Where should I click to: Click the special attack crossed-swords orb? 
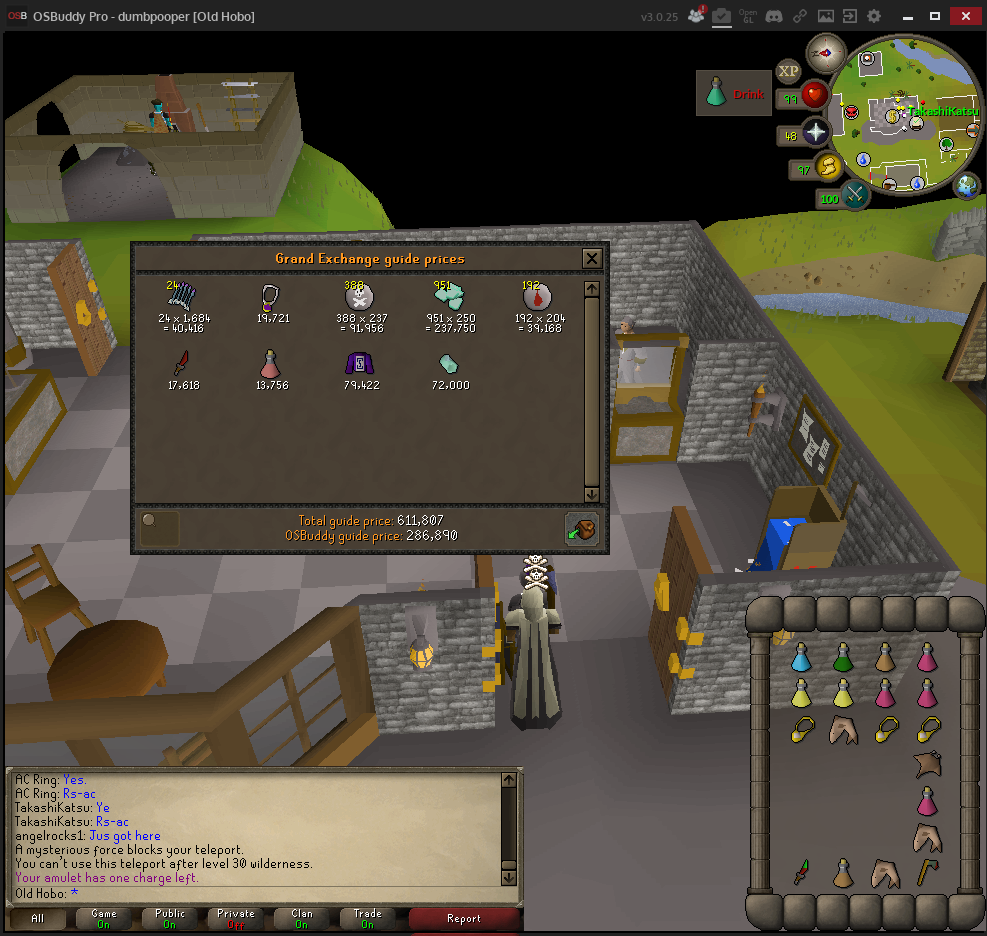pyautogui.click(x=856, y=196)
